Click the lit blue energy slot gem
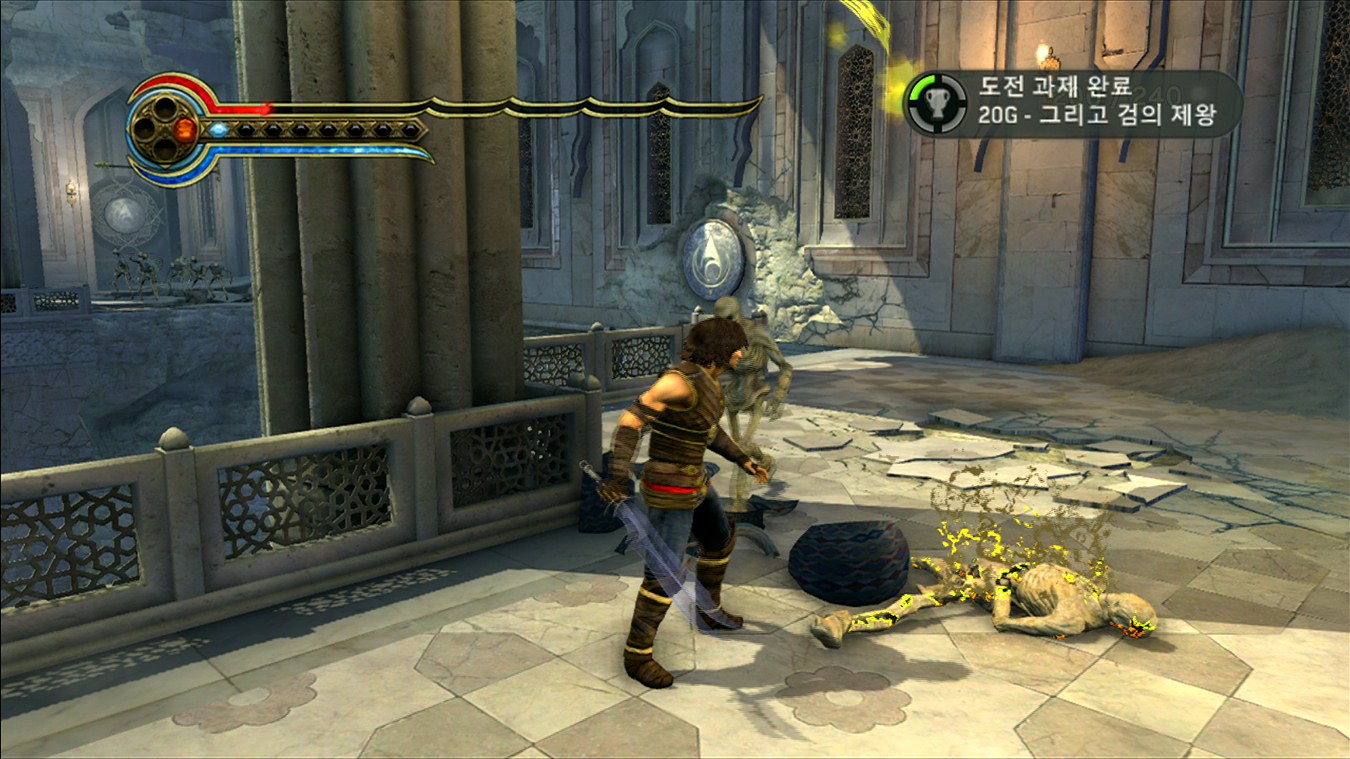The height and width of the screenshot is (759, 1350). 218,129
